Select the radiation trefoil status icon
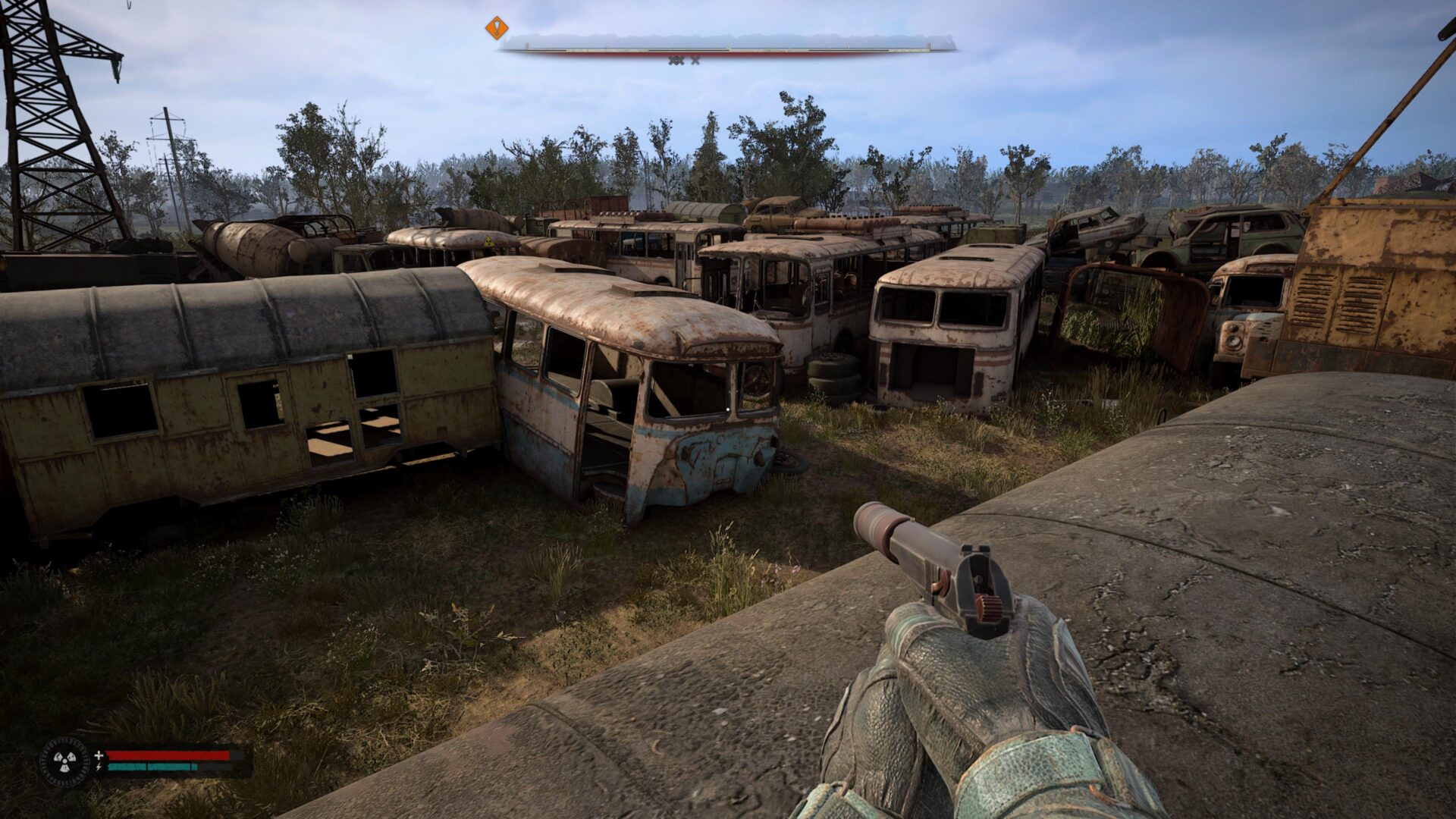Viewport: 1456px width, 819px height. click(x=65, y=761)
